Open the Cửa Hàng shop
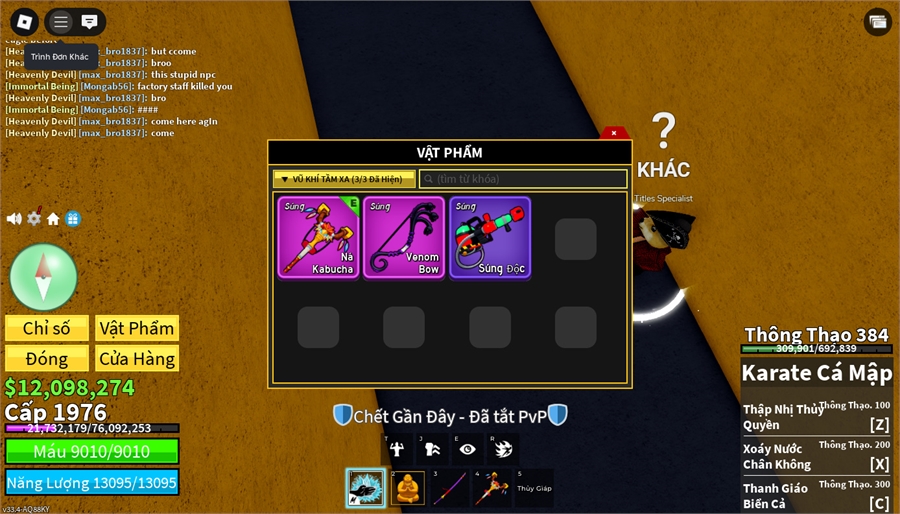 coord(137,358)
